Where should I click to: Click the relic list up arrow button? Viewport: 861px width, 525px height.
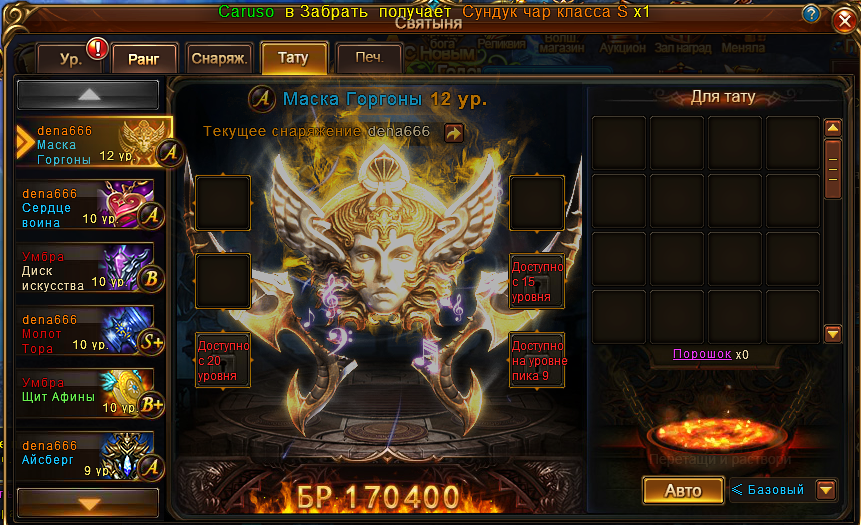pyautogui.click(x=89, y=95)
